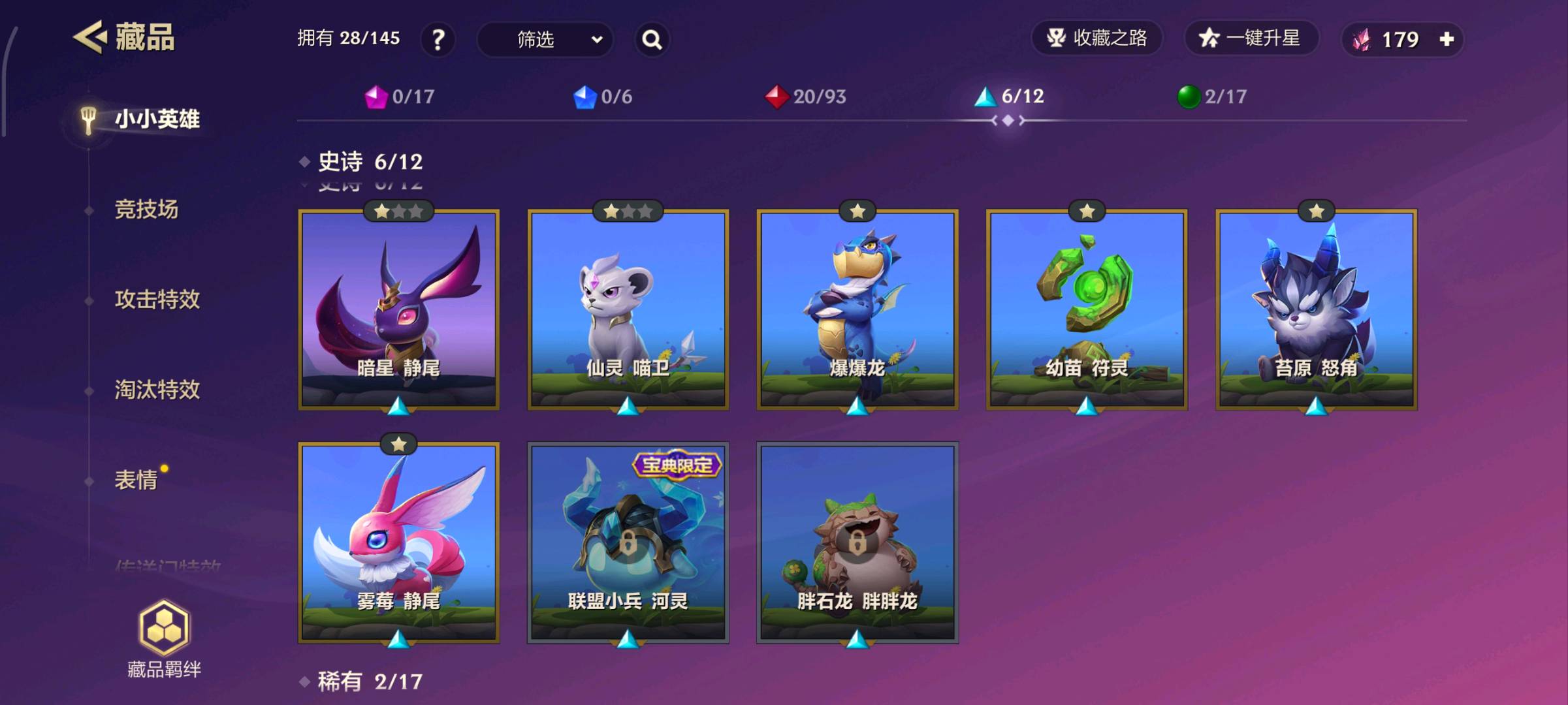Viewport: 1568px width, 705px height.
Task: Expand the 筛选 filter dropdown
Action: 545,40
